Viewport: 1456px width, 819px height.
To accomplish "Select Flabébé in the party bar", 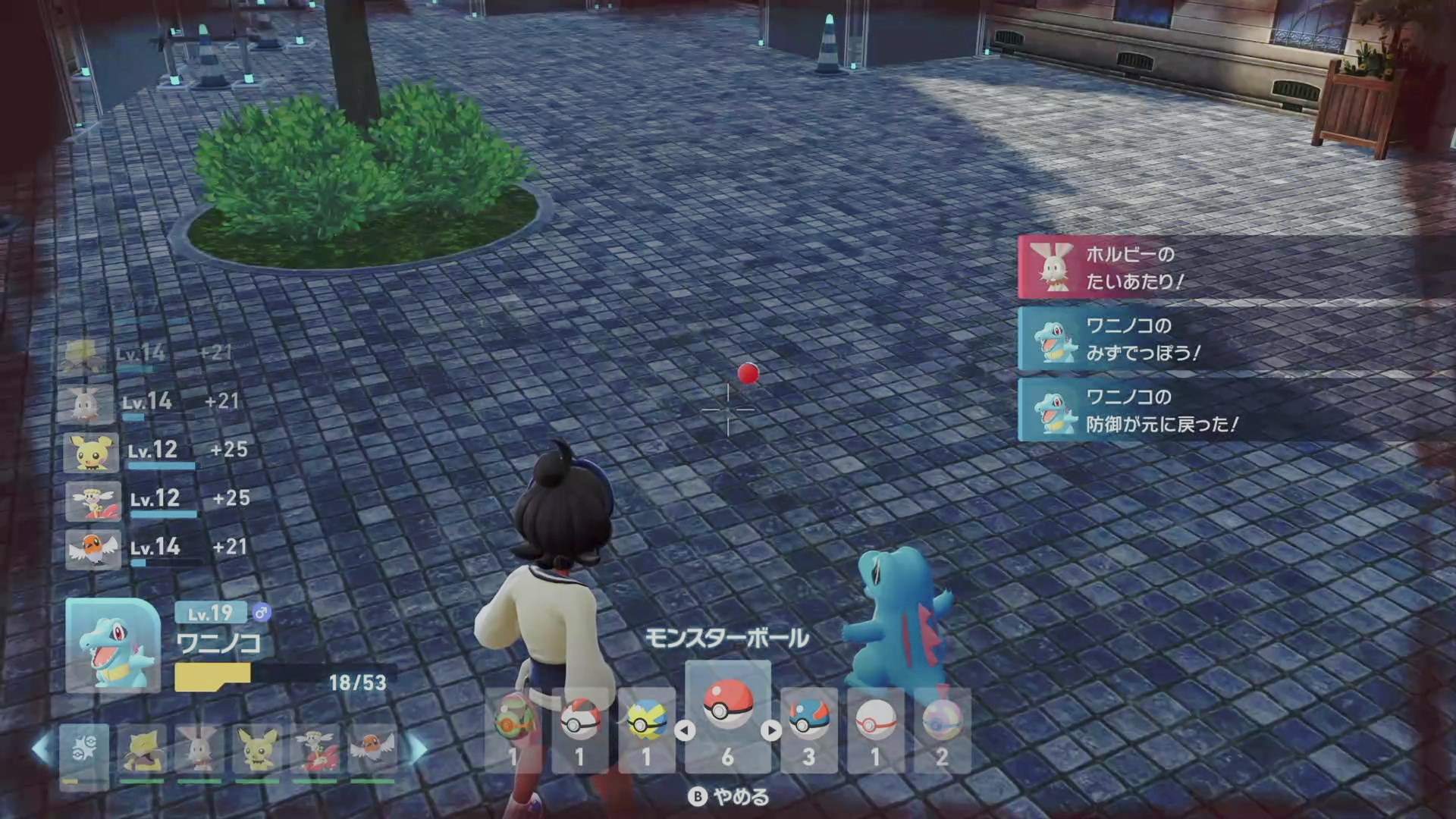I will (x=315, y=750).
